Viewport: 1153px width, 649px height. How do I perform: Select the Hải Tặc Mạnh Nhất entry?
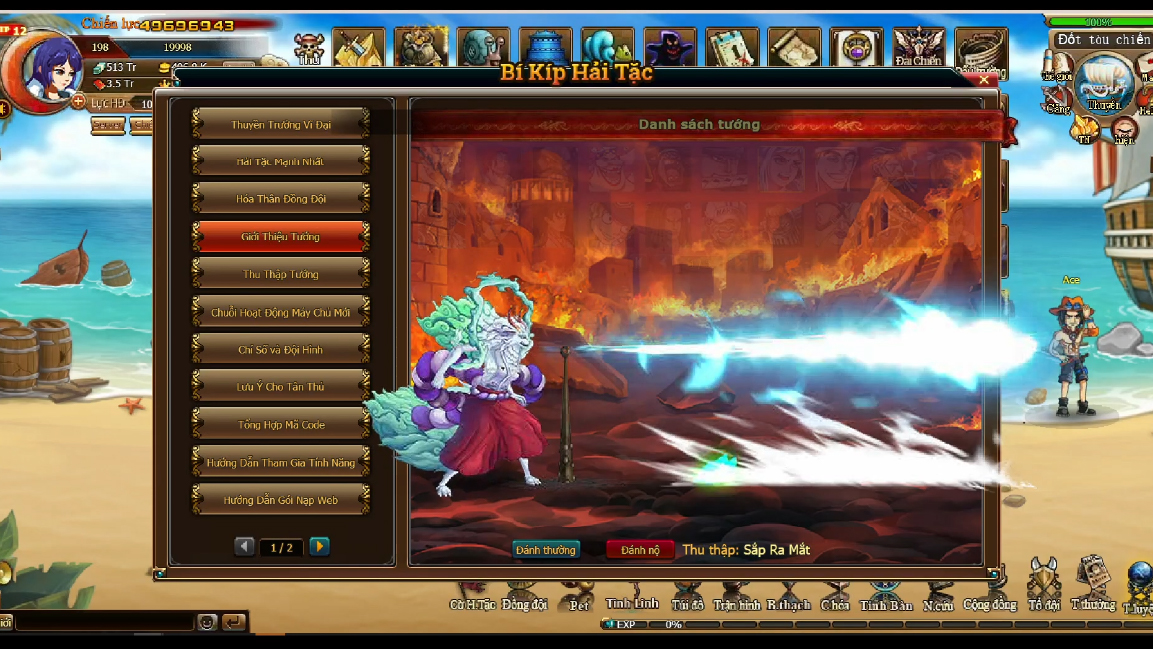coord(281,161)
